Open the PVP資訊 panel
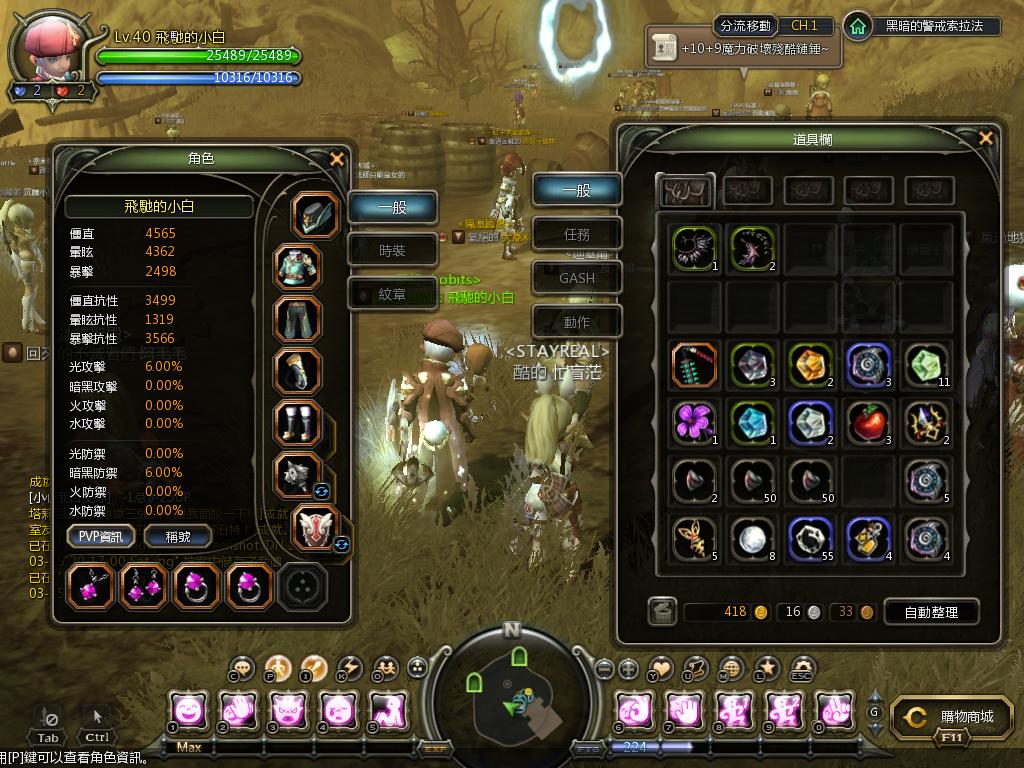 click(x=101, y=537)
